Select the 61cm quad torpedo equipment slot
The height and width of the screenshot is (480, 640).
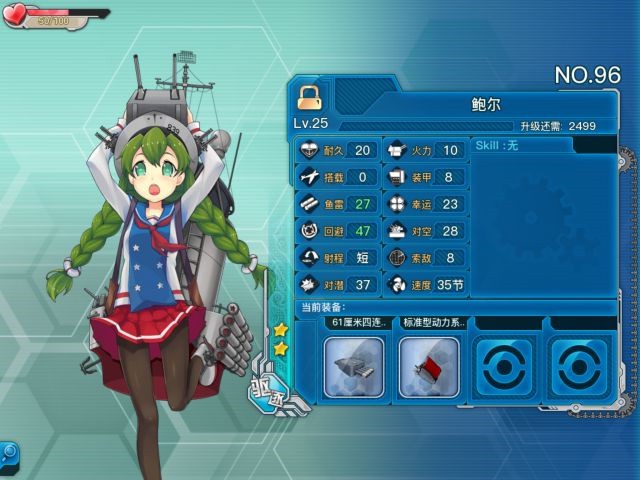[354, 366]
